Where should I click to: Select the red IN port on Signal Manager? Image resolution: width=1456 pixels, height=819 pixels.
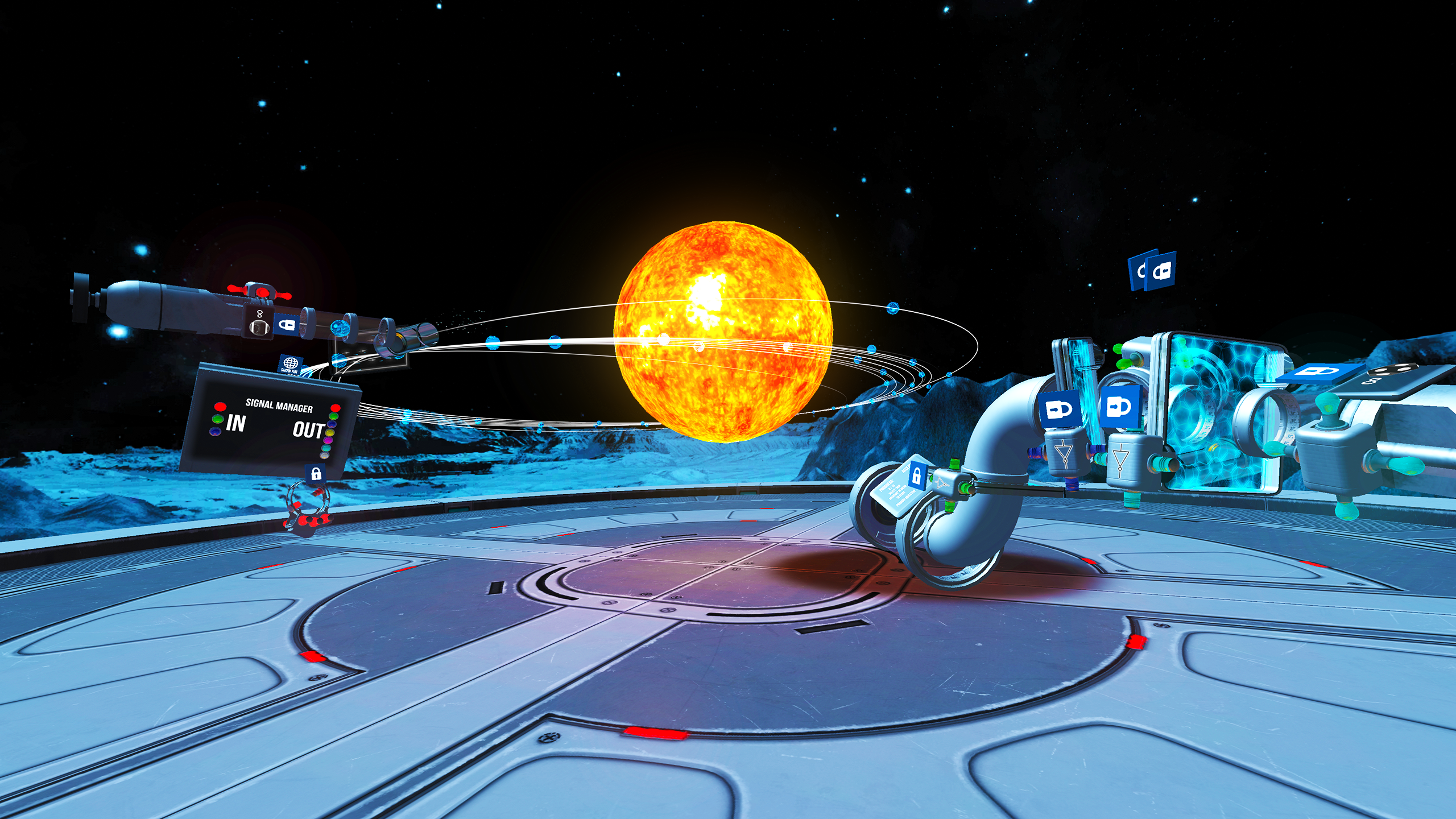tap(220, 407)
